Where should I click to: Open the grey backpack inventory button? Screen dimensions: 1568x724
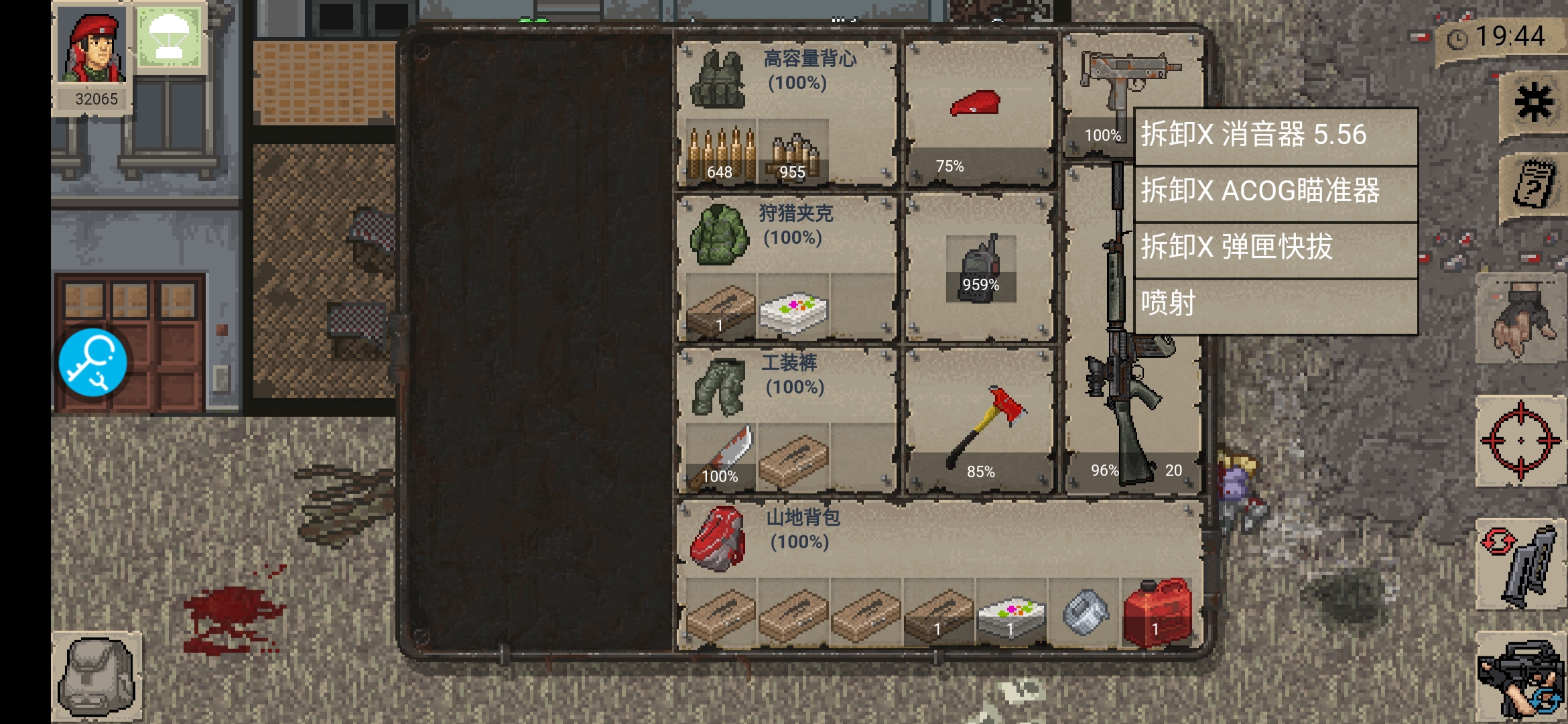point(97,676)
